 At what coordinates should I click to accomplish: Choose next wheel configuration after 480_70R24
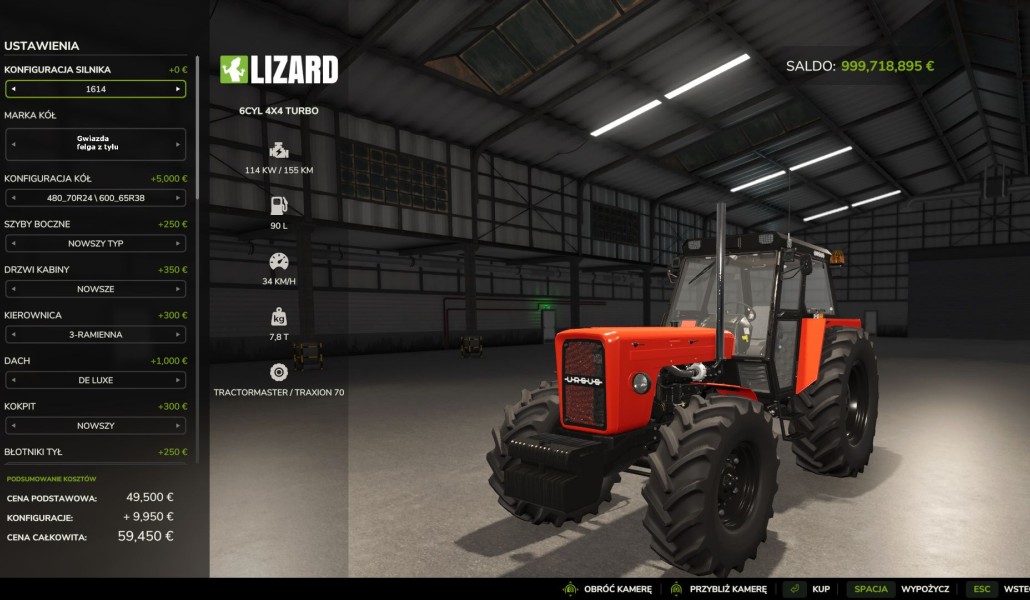point(178,198)
